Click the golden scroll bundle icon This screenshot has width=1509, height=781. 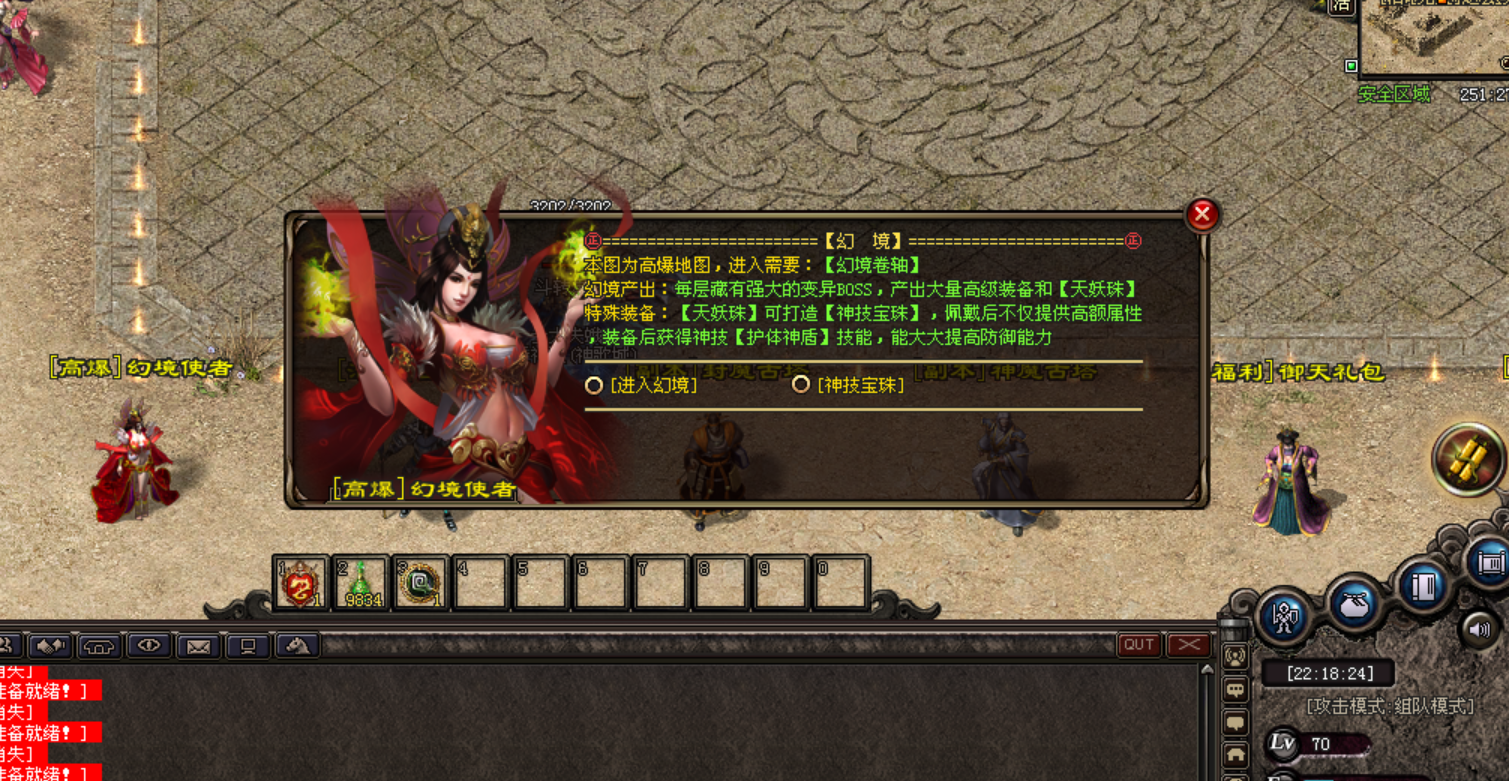[1468, 459]
